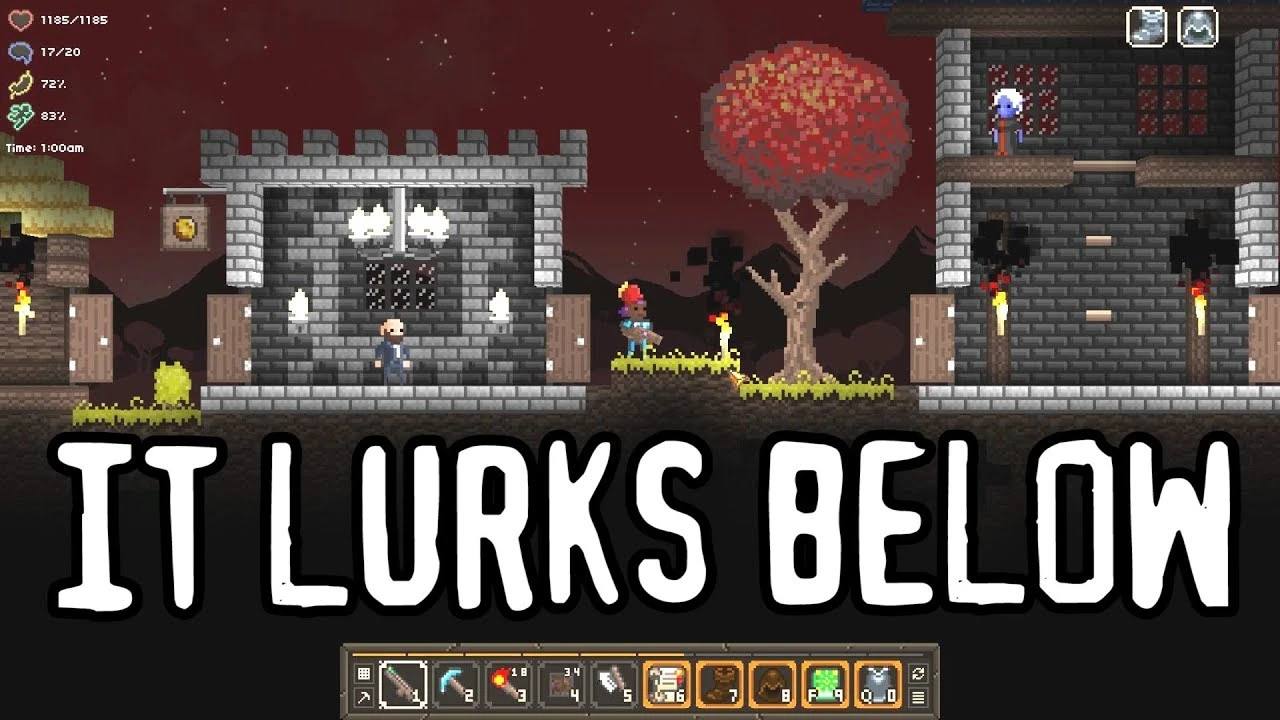Viewport: 1280px width, 720px height.
Task: Toggle the grid build-mode icon beside the hotbar
Action: [x=362, y=672]
